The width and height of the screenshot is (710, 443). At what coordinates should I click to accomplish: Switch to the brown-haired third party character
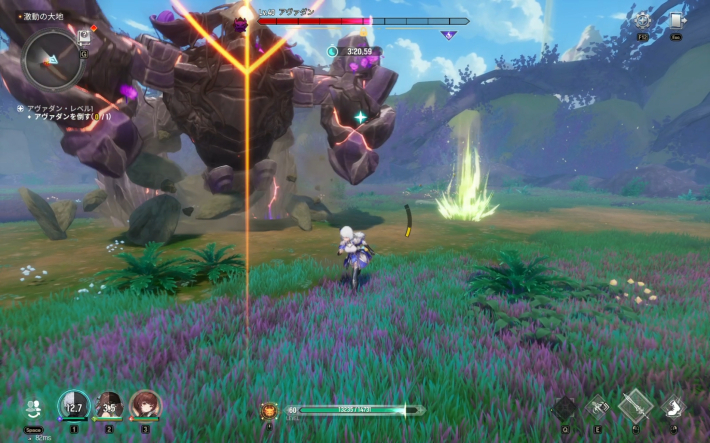[x=144, y=405]
